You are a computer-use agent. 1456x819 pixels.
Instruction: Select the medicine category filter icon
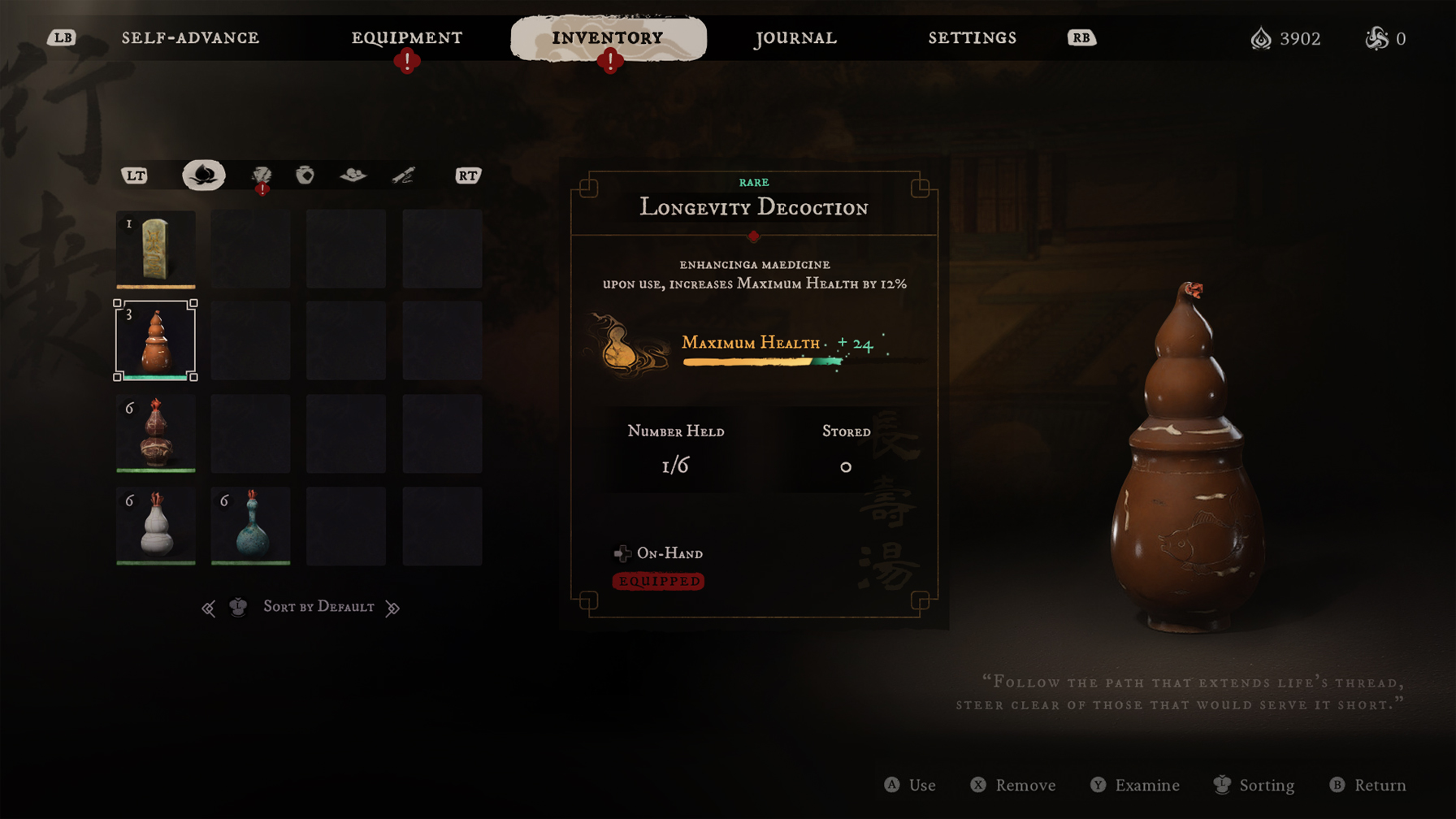204,175
